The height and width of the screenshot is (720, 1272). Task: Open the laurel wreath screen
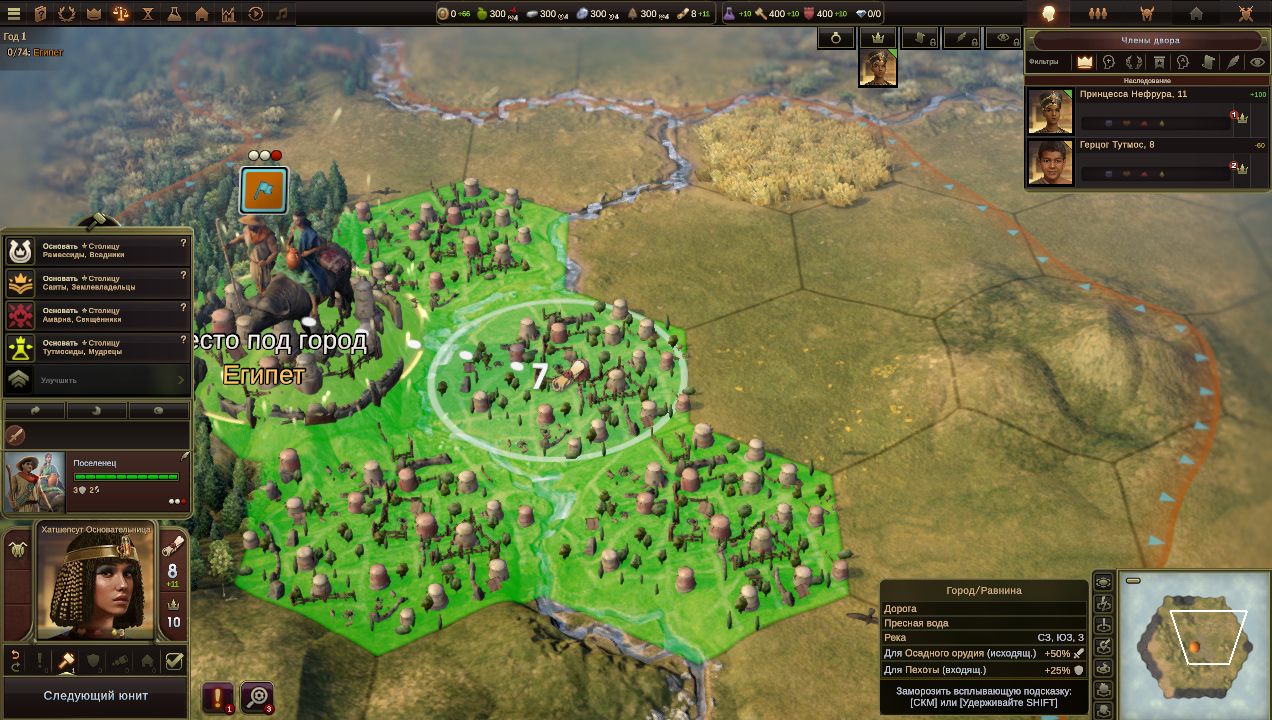click(67, 14)
